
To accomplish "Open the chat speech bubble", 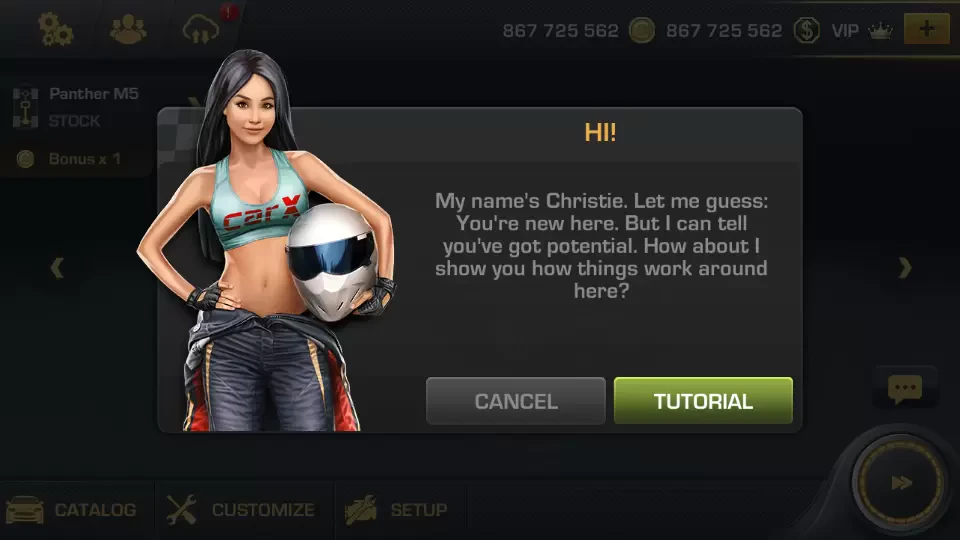I will click(x=904, y=389).
